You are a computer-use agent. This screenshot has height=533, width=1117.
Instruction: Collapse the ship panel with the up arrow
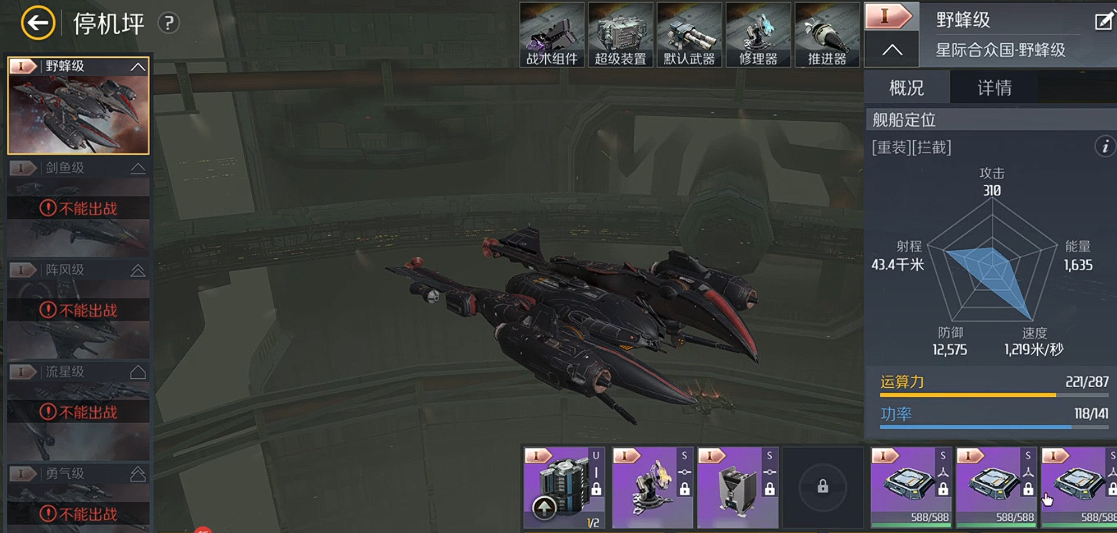click(892, 49)
